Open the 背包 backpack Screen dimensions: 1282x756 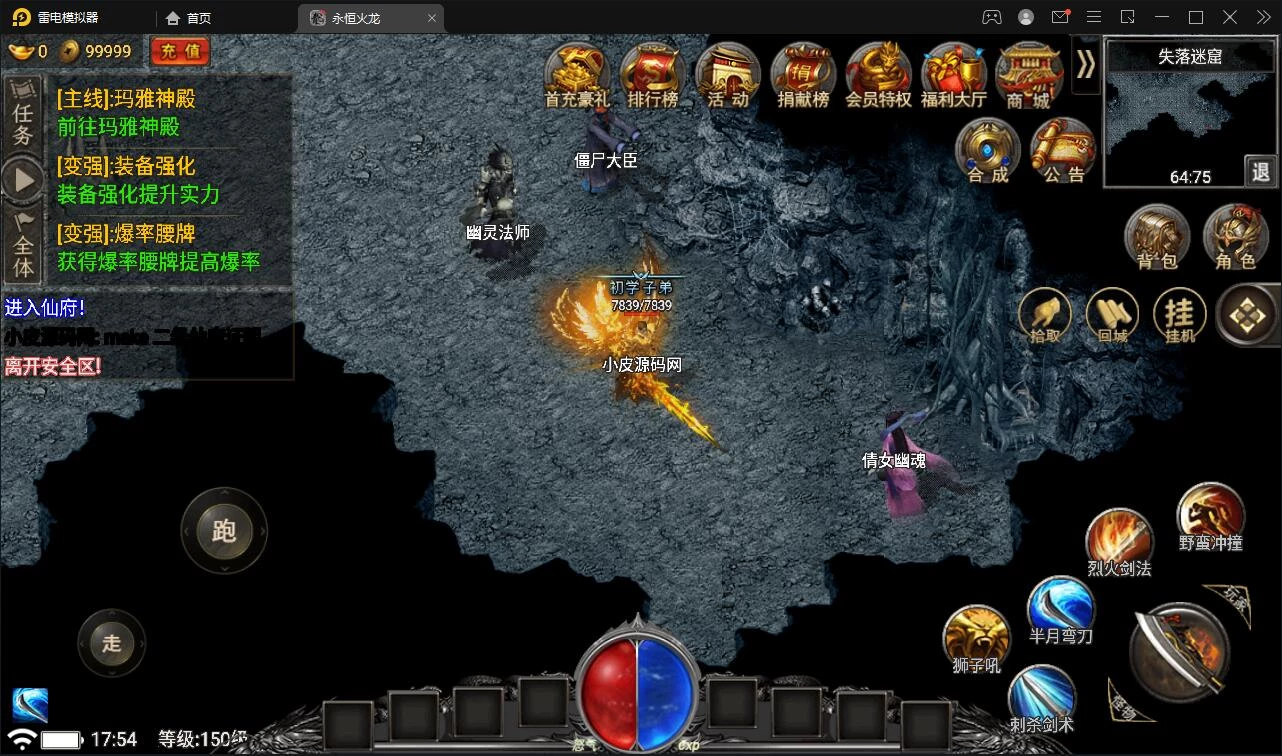coord(1157,237)
